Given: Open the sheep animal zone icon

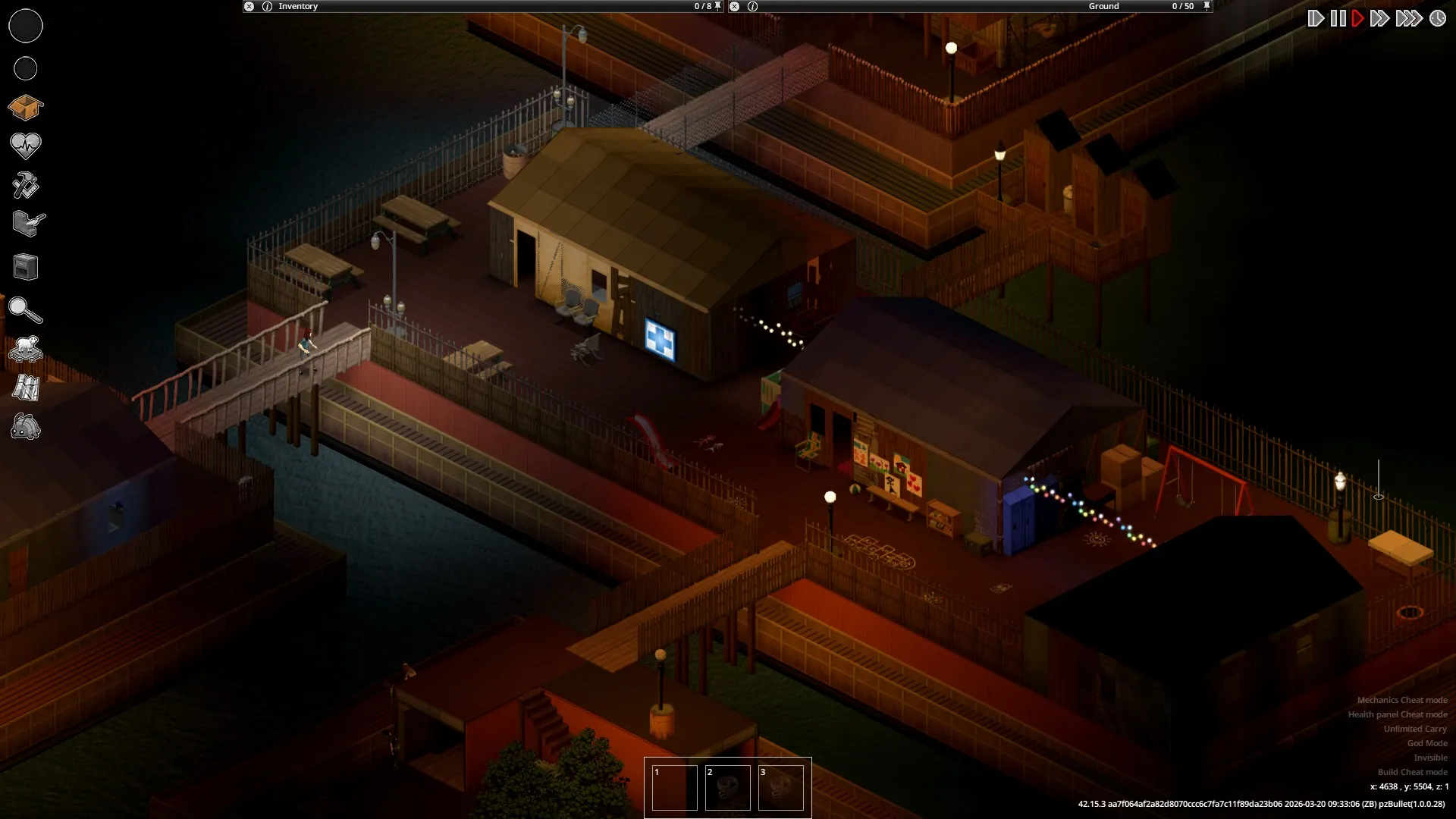Looking at the screenshot, I should pyautogui.click(x=25, y=349).
